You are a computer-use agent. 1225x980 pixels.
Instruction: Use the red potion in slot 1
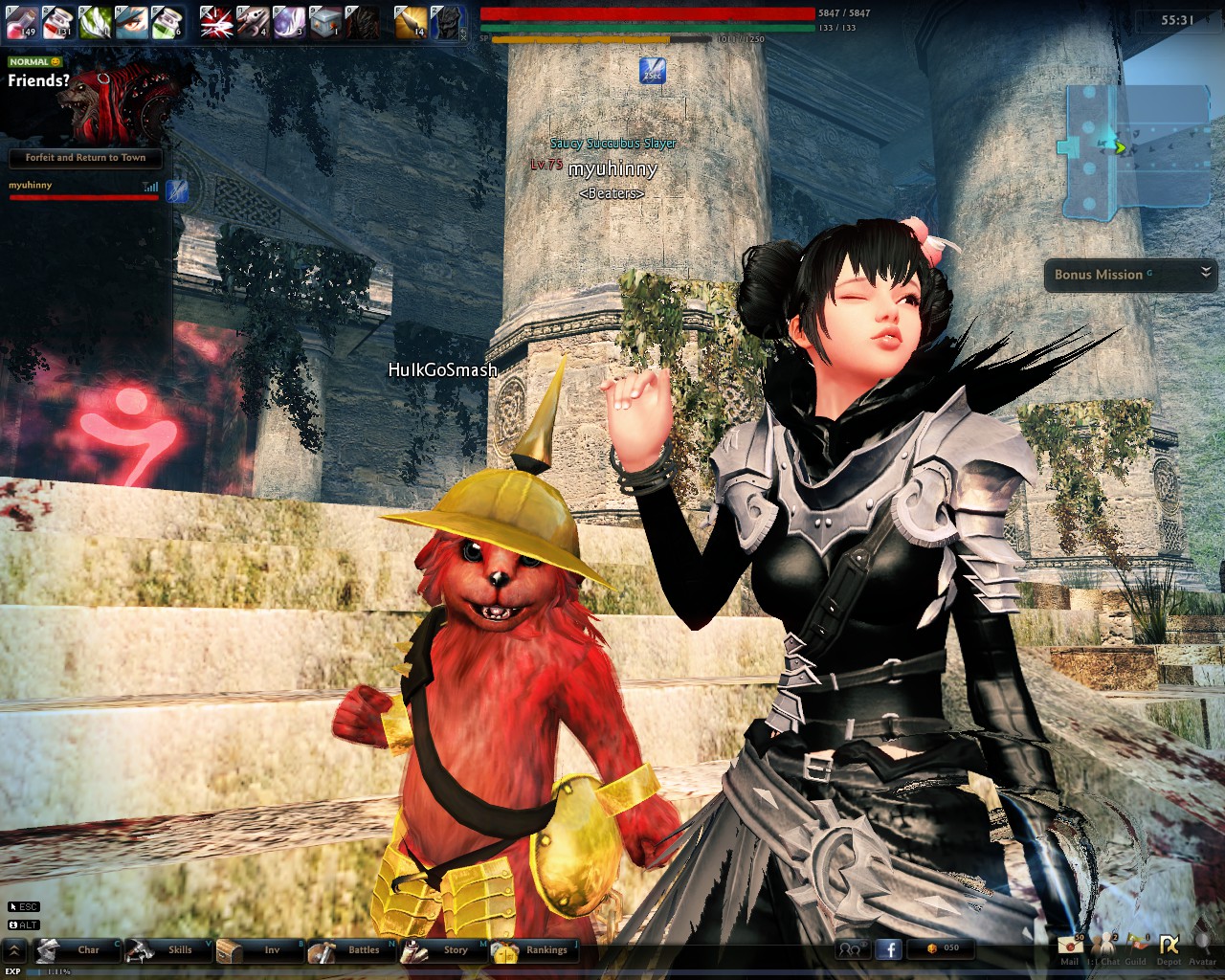[23, 21]
